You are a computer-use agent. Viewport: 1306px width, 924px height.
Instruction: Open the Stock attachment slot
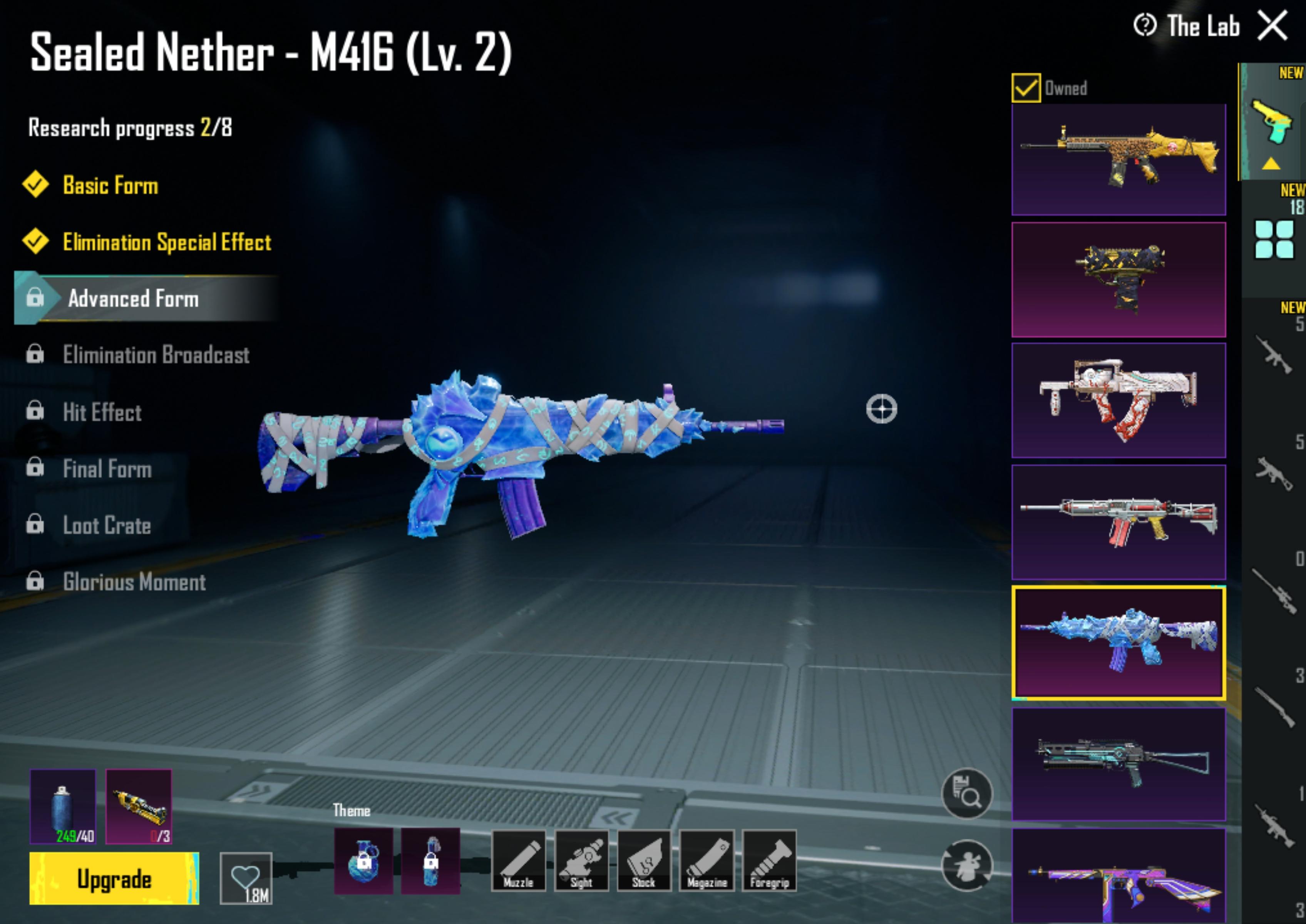tap(644, 860)
